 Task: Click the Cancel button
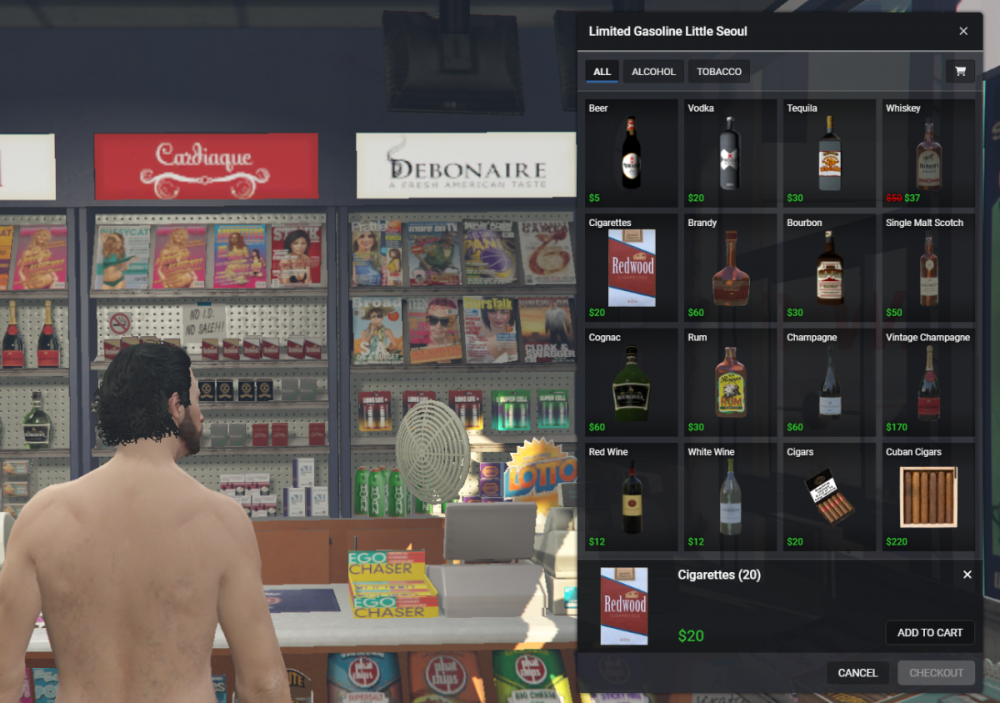[857, 673]
